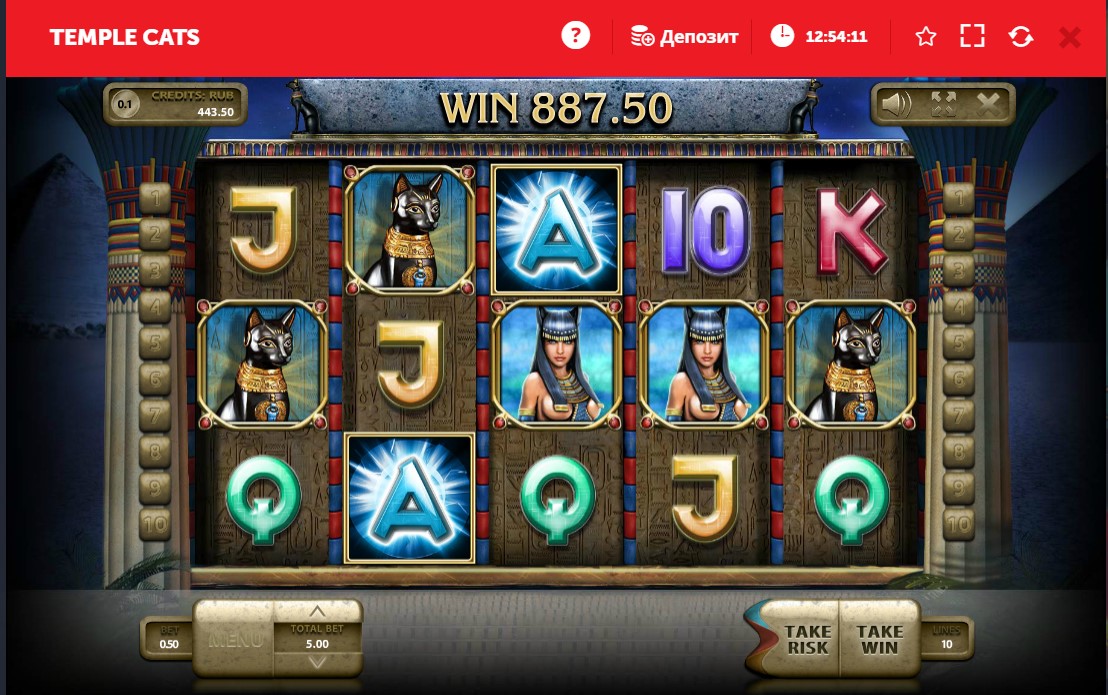Close the game using stone X button
The image size is (1108, 695).
[x=988, y=104]
